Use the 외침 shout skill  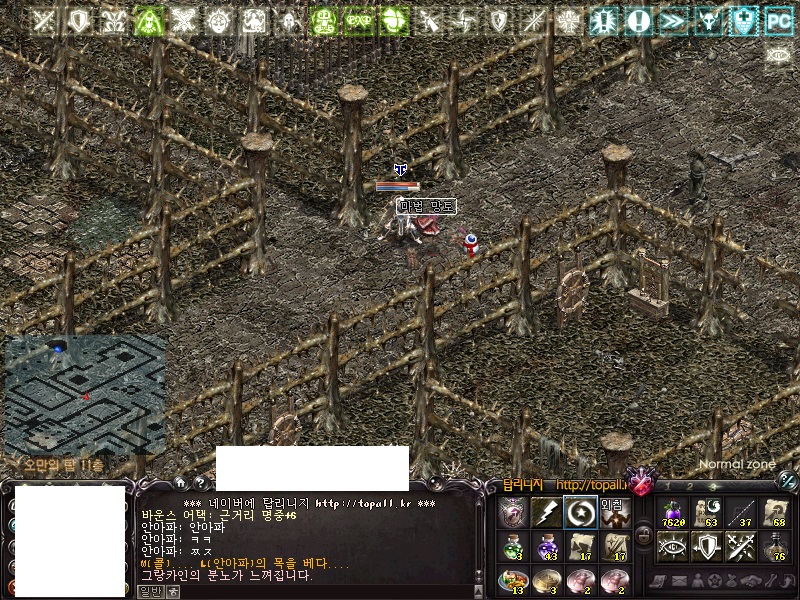613,512
